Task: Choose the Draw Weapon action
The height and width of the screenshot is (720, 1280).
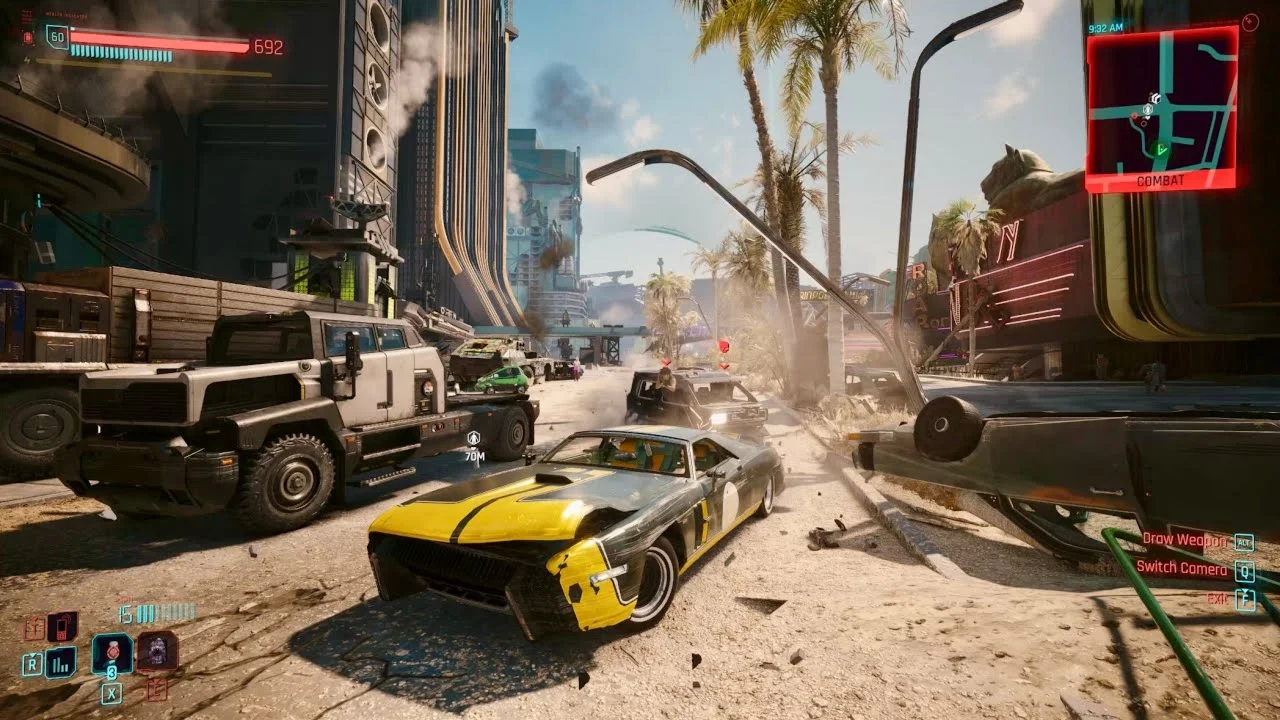Action: (1186, 541)
